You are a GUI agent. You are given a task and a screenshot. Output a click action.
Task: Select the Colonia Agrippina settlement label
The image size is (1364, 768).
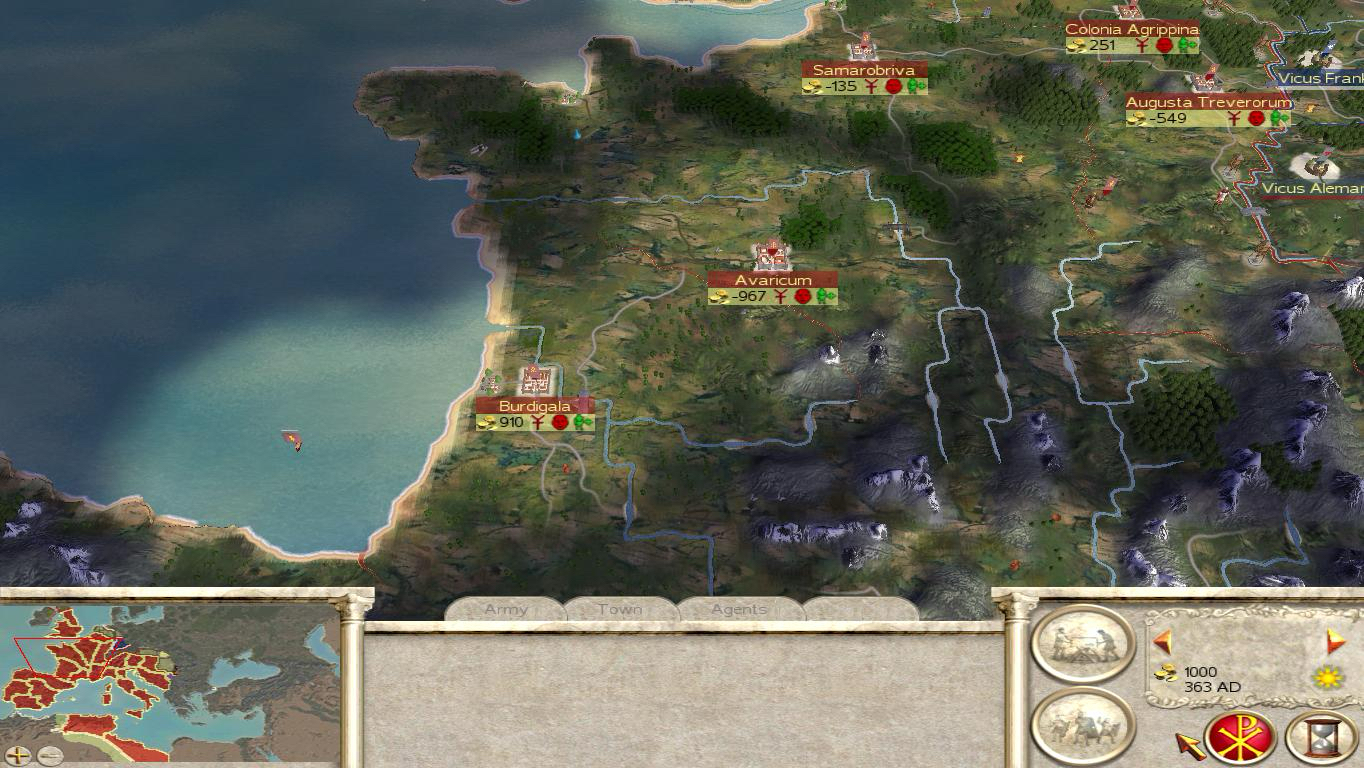coord(1132,29)
